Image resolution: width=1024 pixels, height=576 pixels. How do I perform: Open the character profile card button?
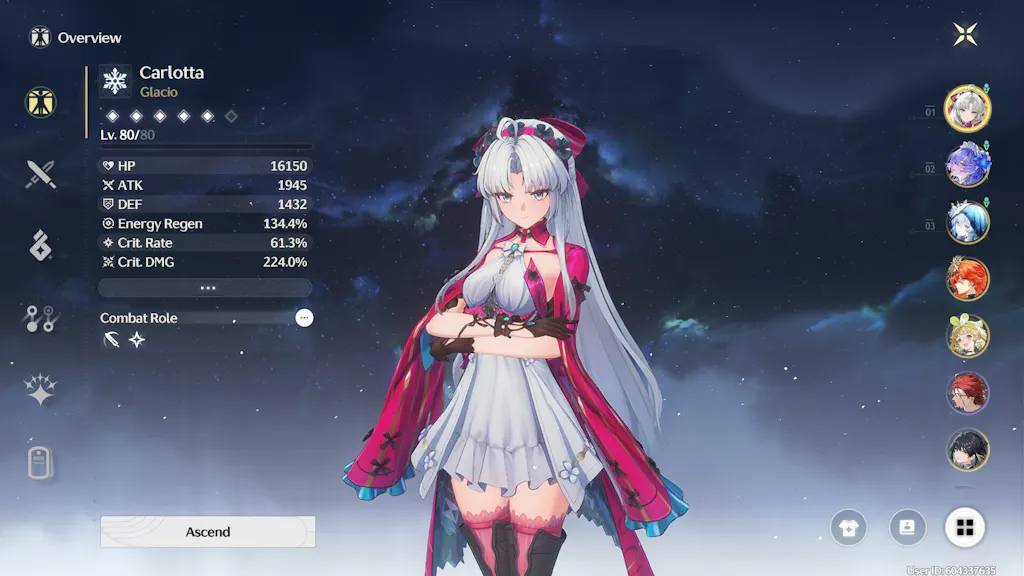point(907,527)
